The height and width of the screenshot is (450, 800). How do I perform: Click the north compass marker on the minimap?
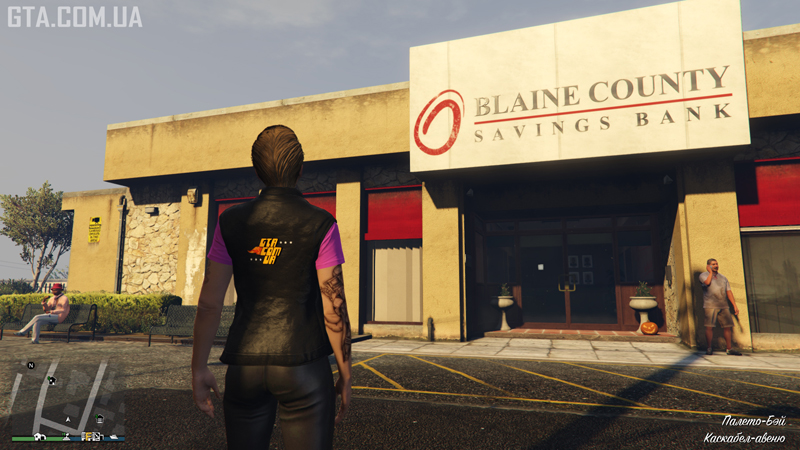[x=31, y=366]
